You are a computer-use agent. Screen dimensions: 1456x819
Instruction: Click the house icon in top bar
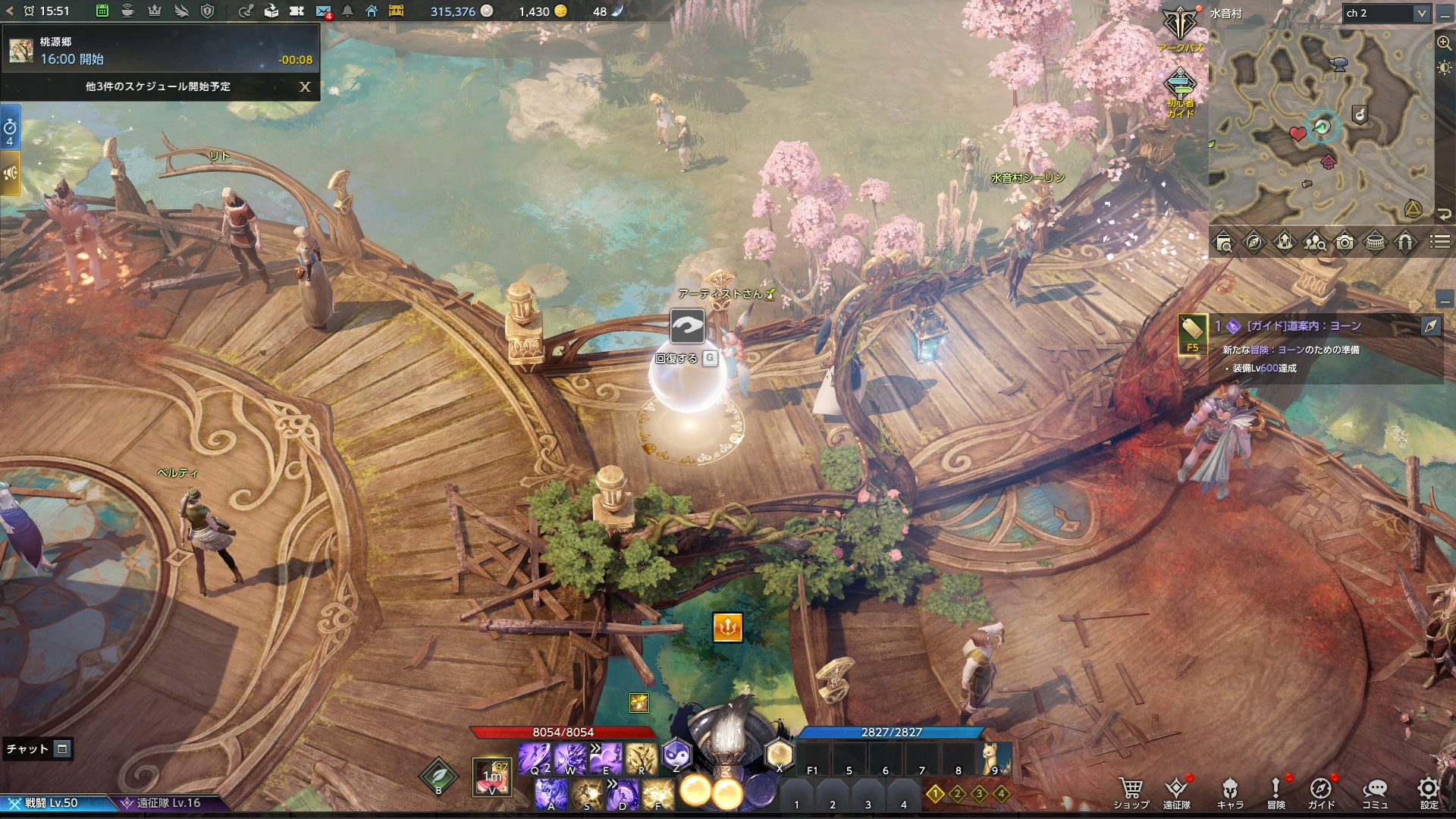pyautogui.click(x=372, y=11)
